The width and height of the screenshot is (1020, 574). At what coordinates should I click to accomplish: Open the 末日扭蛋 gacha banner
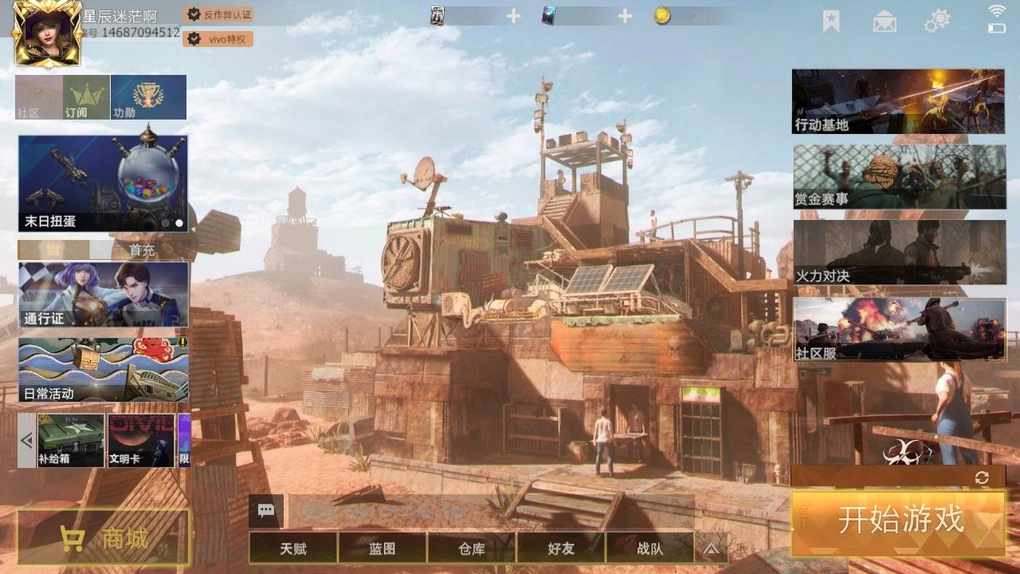(102, 183)
